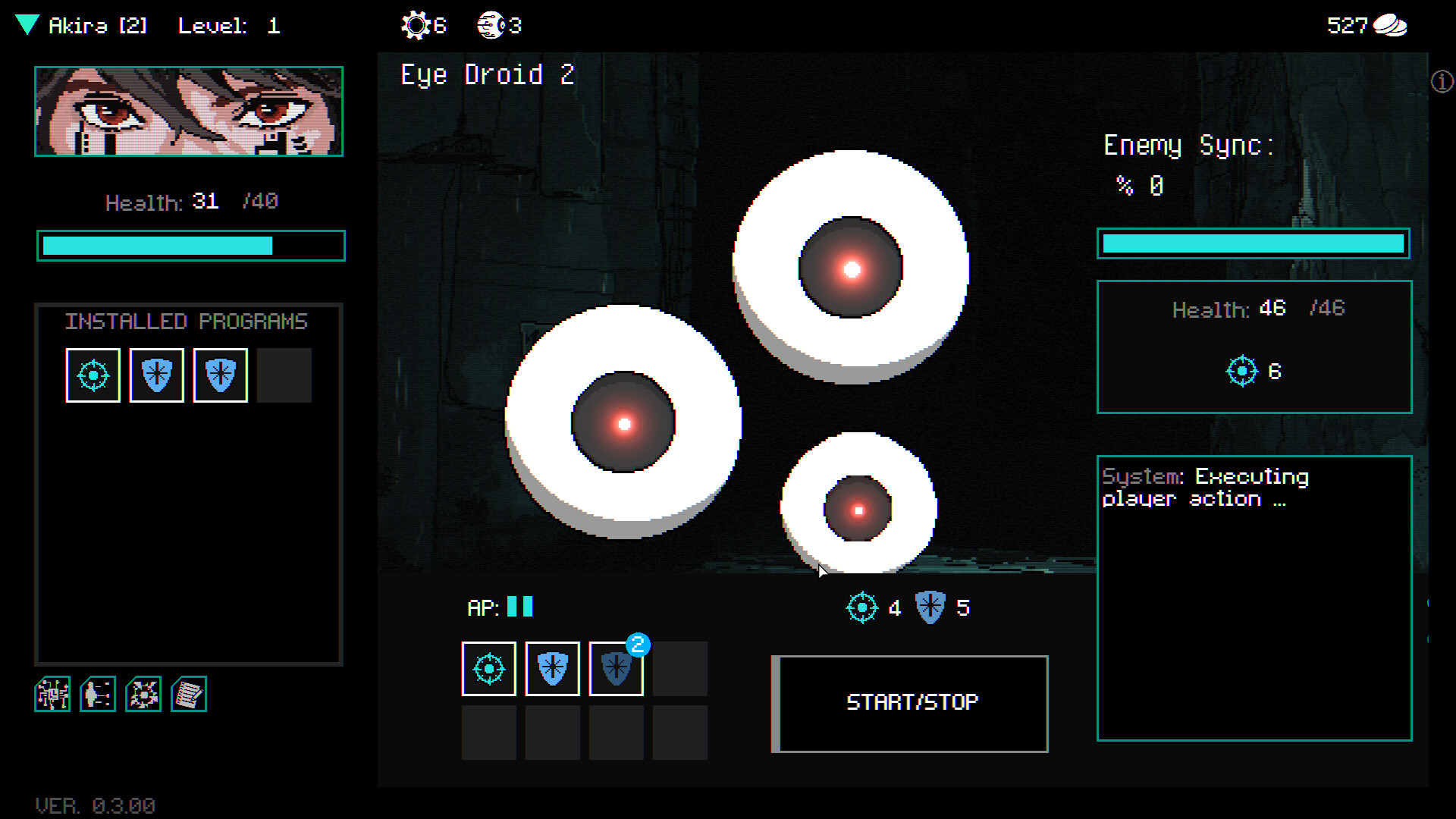Select the first shield program in Installed Programs
1456x819 pixels.
click(156, 375)
